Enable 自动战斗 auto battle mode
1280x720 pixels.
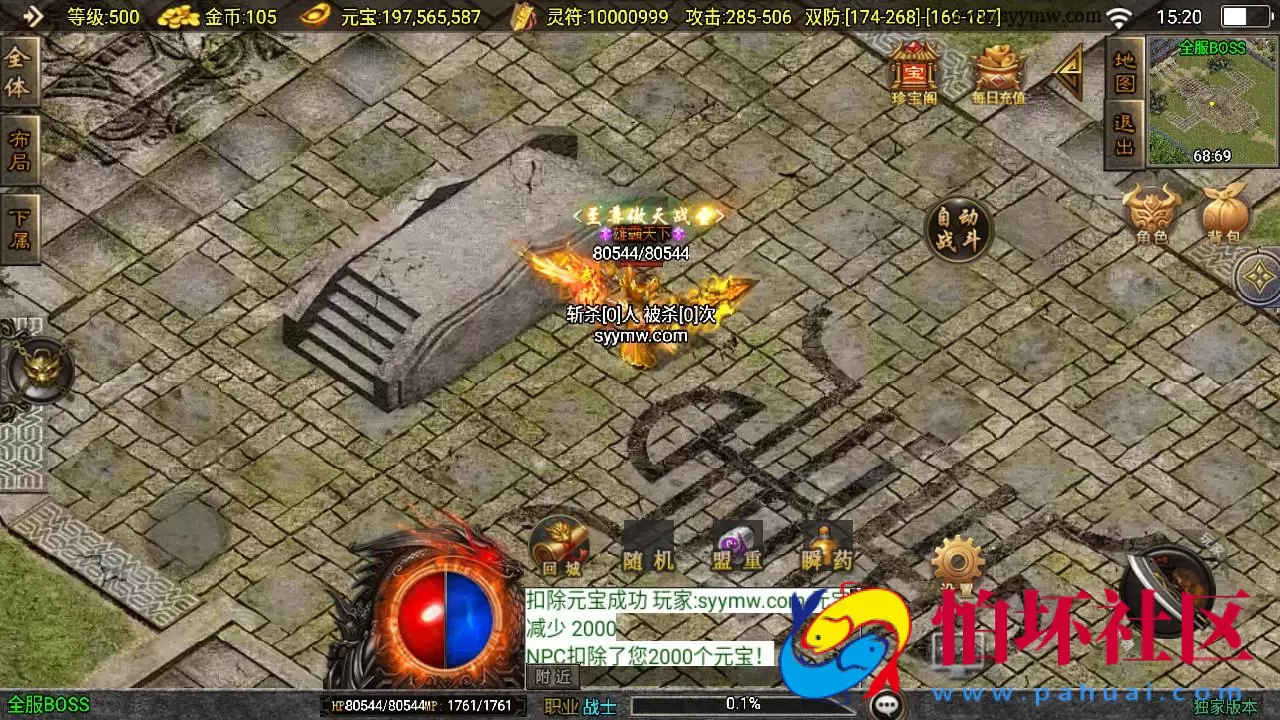(958, 230)
